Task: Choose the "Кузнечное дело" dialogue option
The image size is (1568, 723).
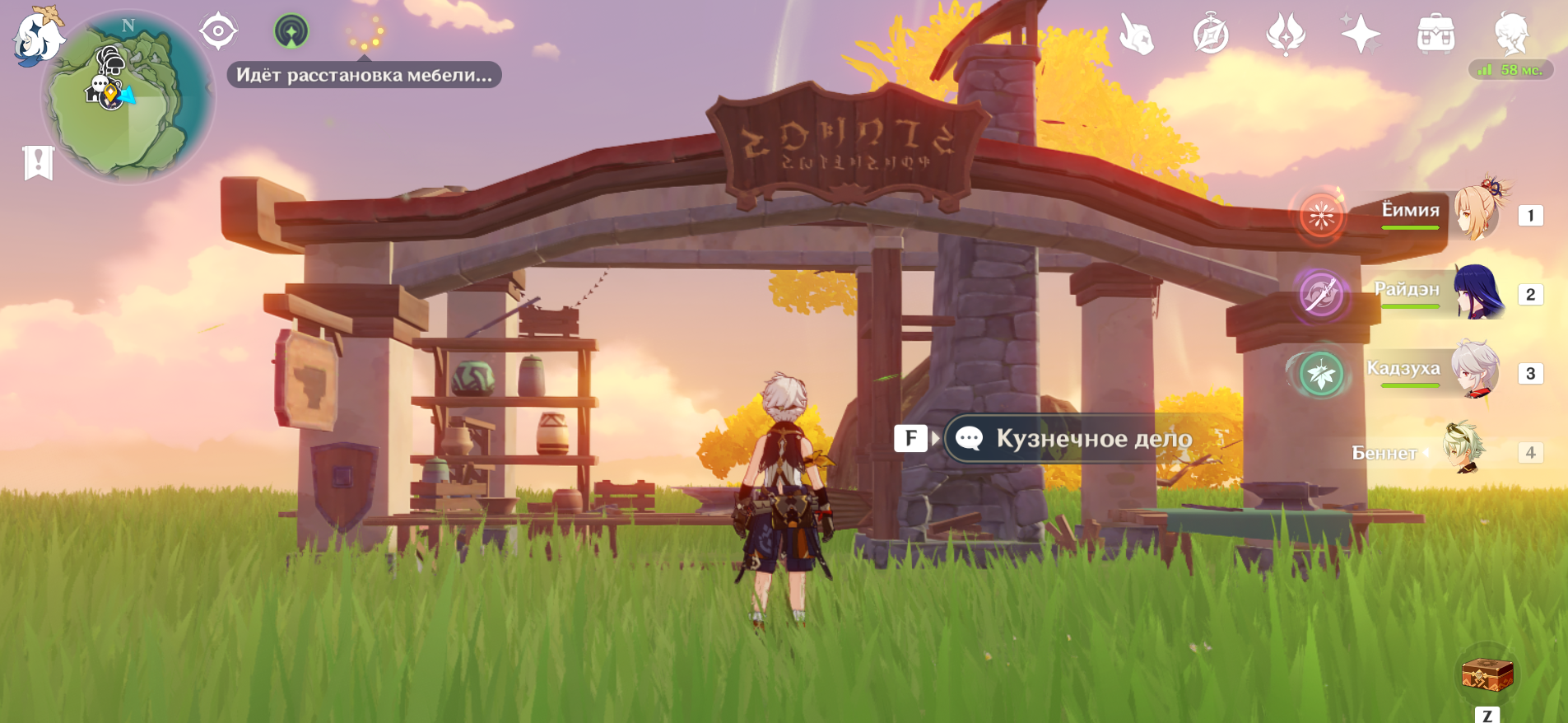Action: (x=1078, y=438)
